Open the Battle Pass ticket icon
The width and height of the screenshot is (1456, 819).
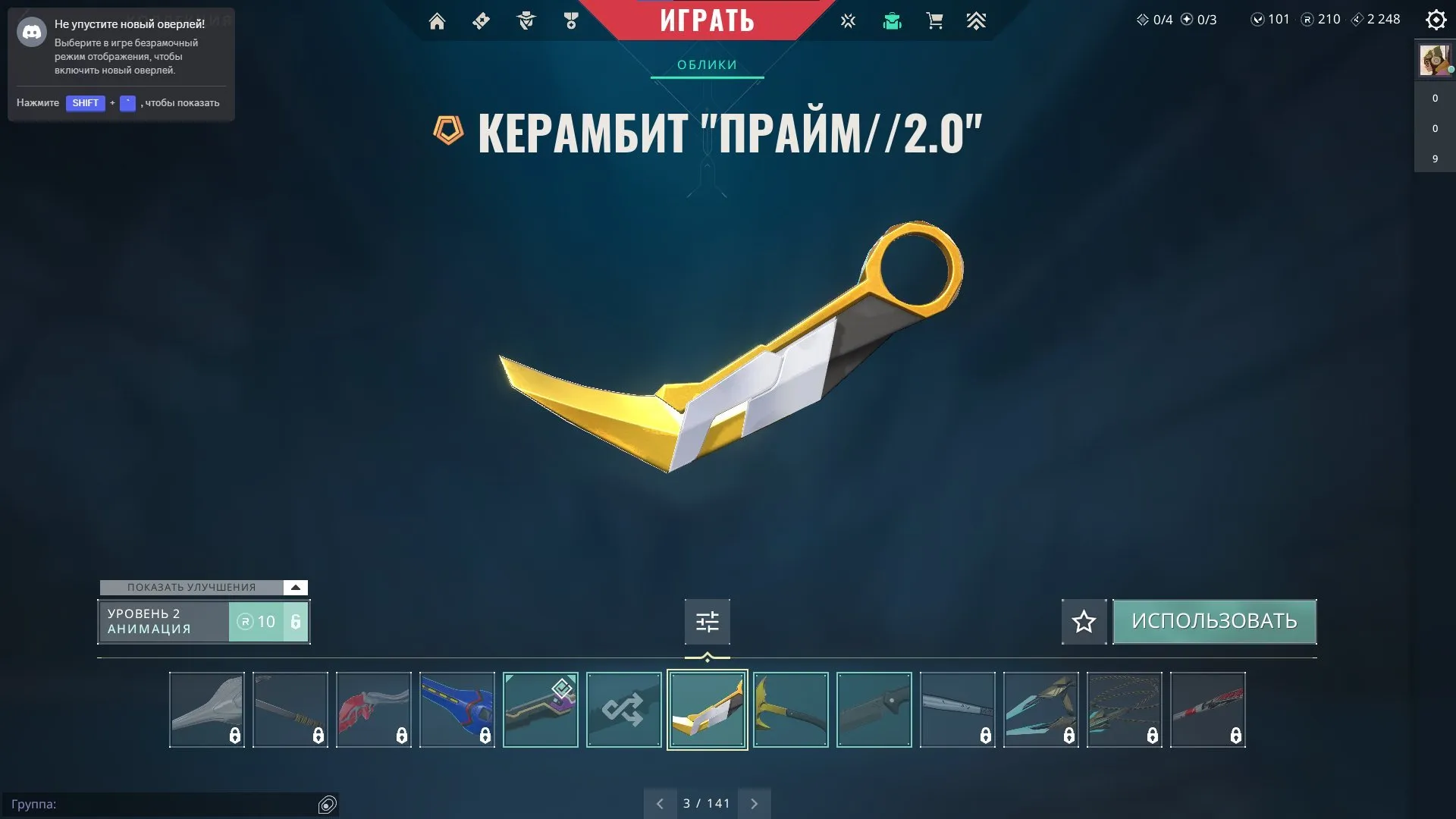click(481, 21)
